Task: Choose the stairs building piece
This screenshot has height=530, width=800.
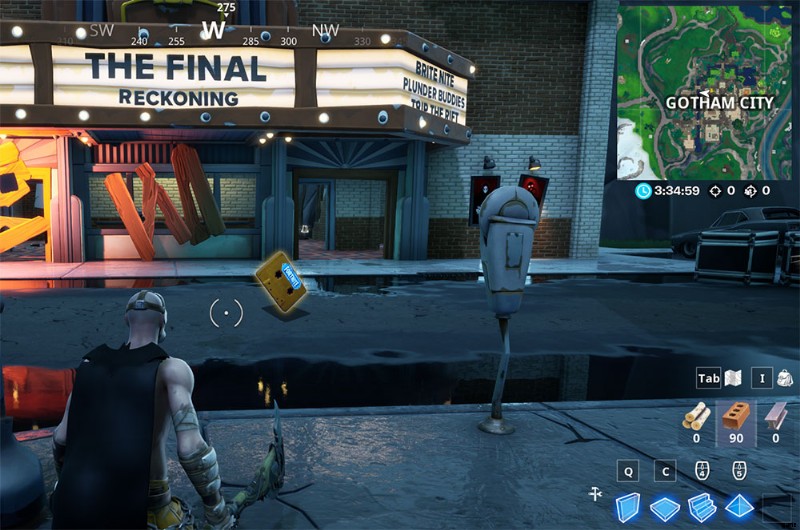Action: pos(702,508)
